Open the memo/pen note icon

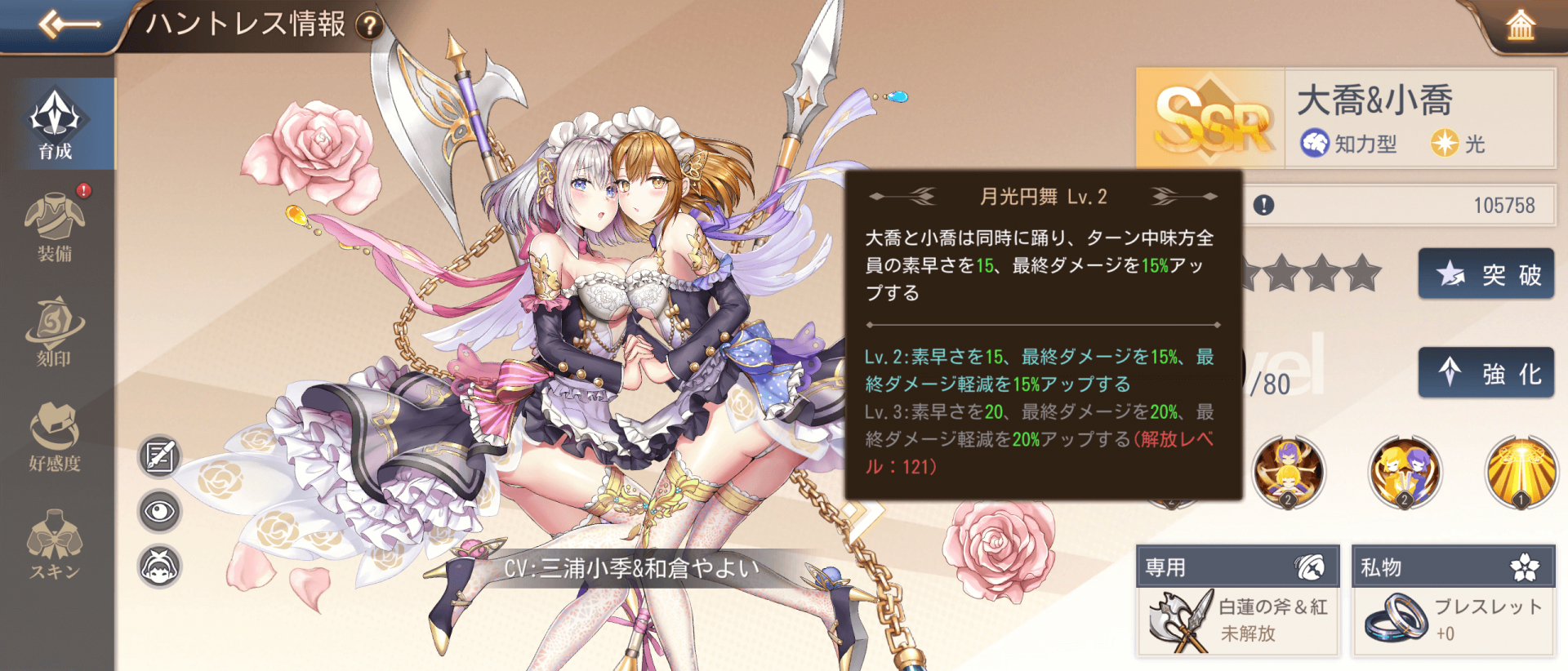point(160,455)
